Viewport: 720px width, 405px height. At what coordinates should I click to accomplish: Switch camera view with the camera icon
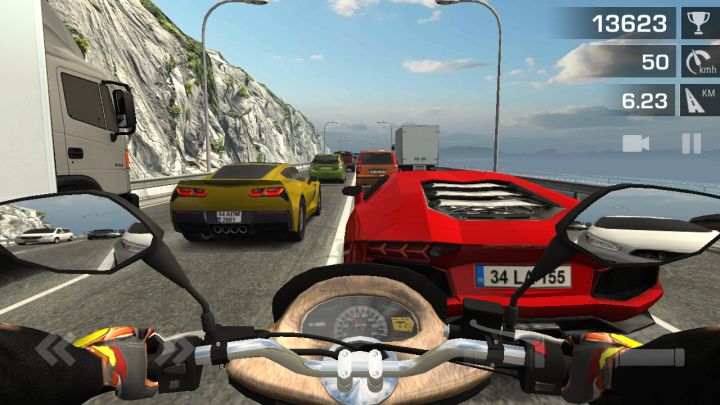tap(635, 143)
